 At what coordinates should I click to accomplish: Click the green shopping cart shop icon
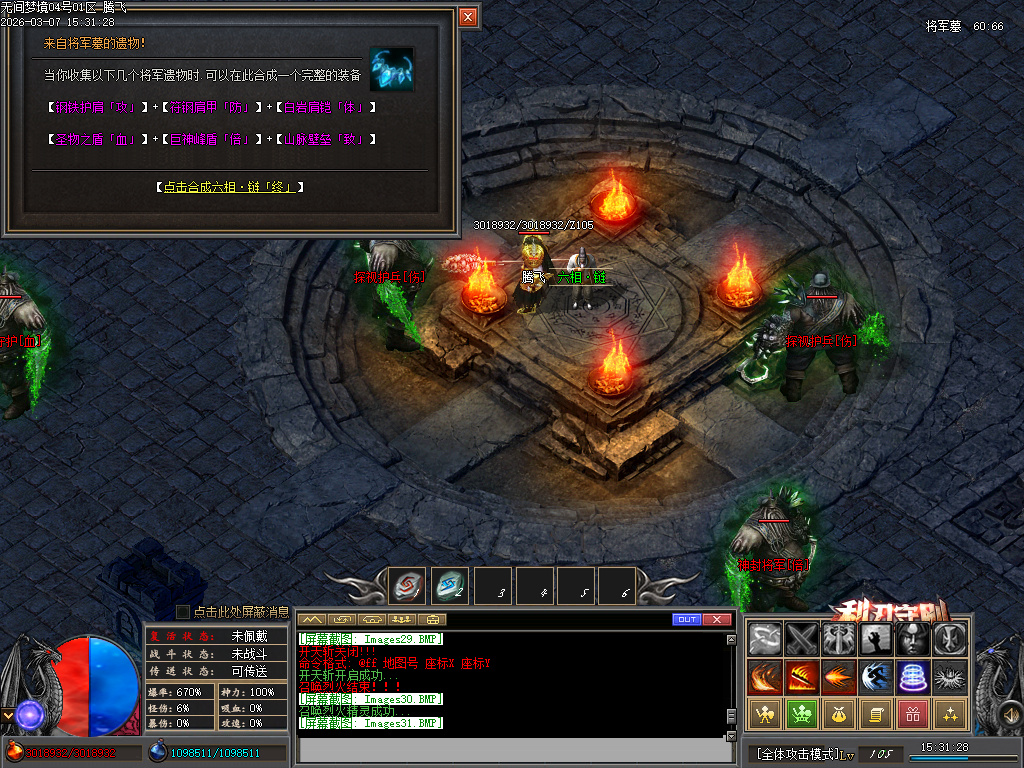(x=802, y=714)
